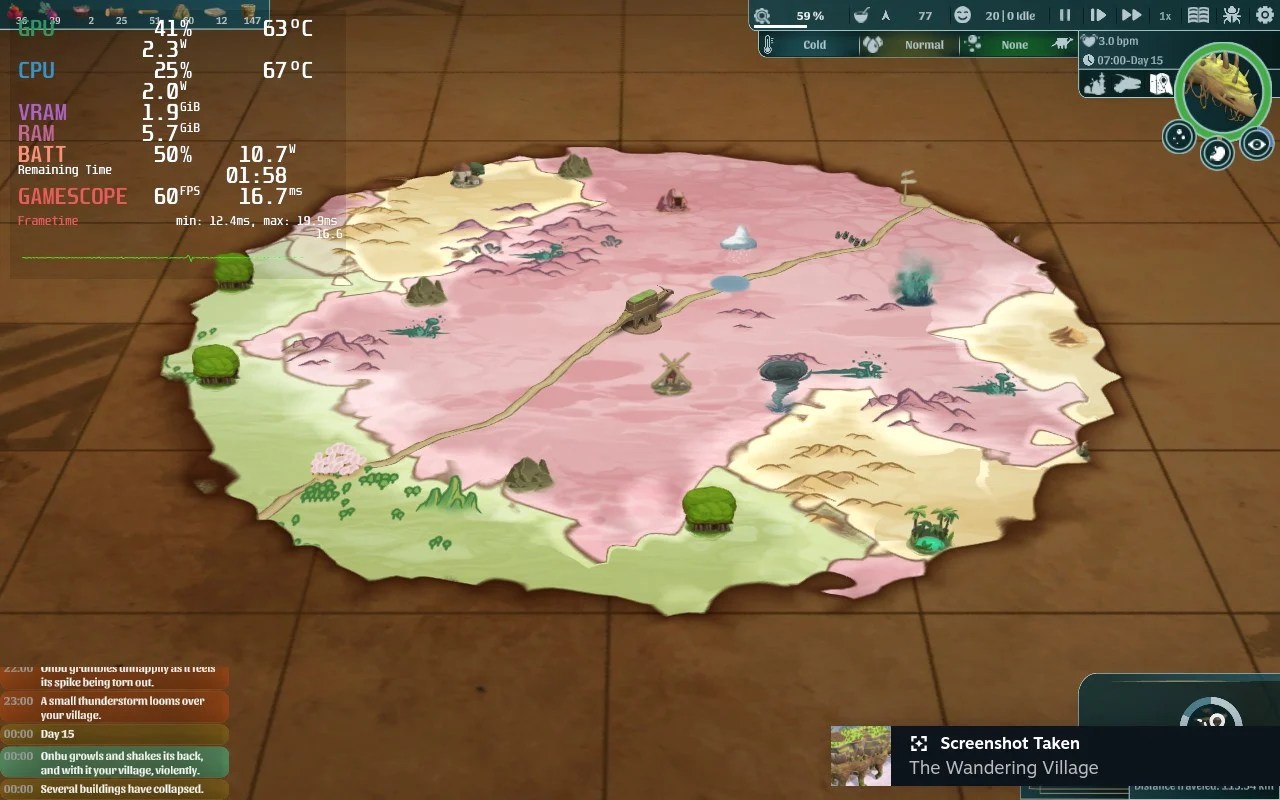Click the None spore level indicator
Image resolution: width=1280 pixels, height=800 pixels.
[1014, 44]
